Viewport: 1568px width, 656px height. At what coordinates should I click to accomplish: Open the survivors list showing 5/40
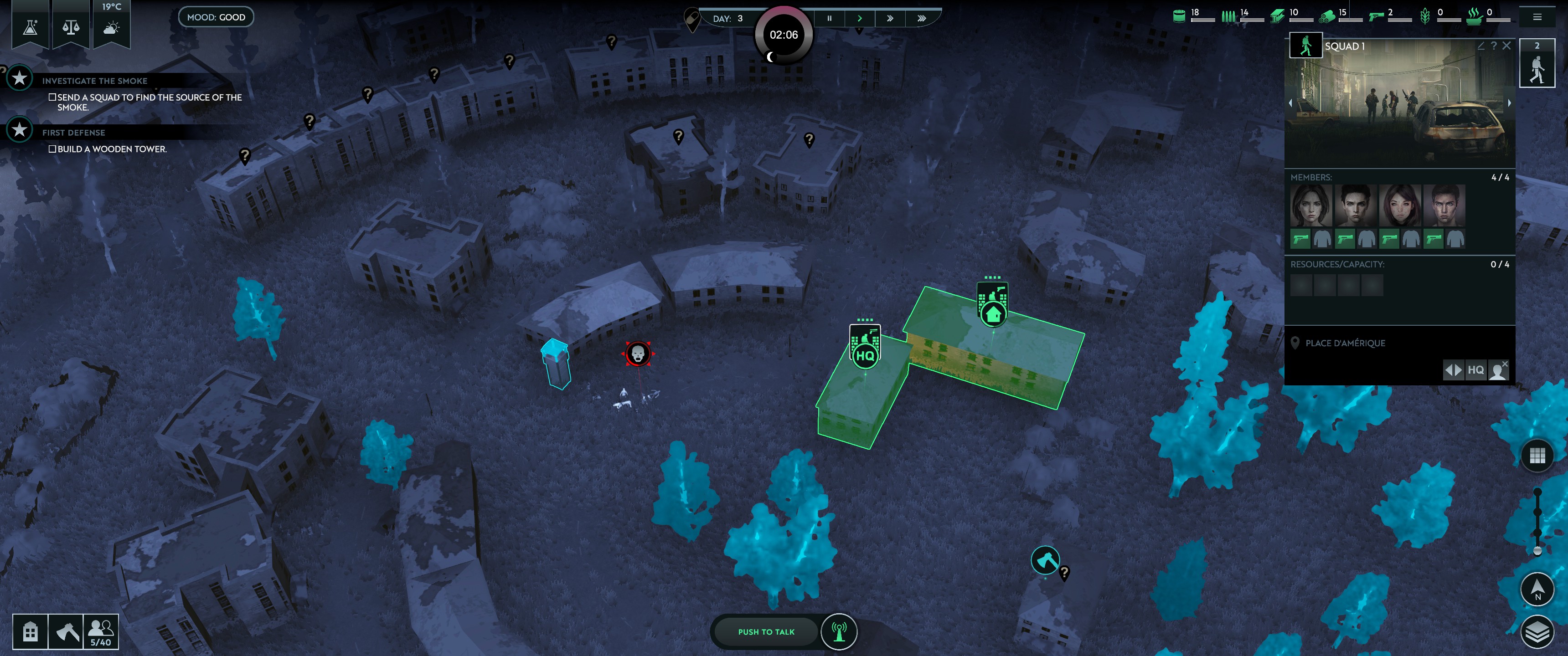click(100, 632)
